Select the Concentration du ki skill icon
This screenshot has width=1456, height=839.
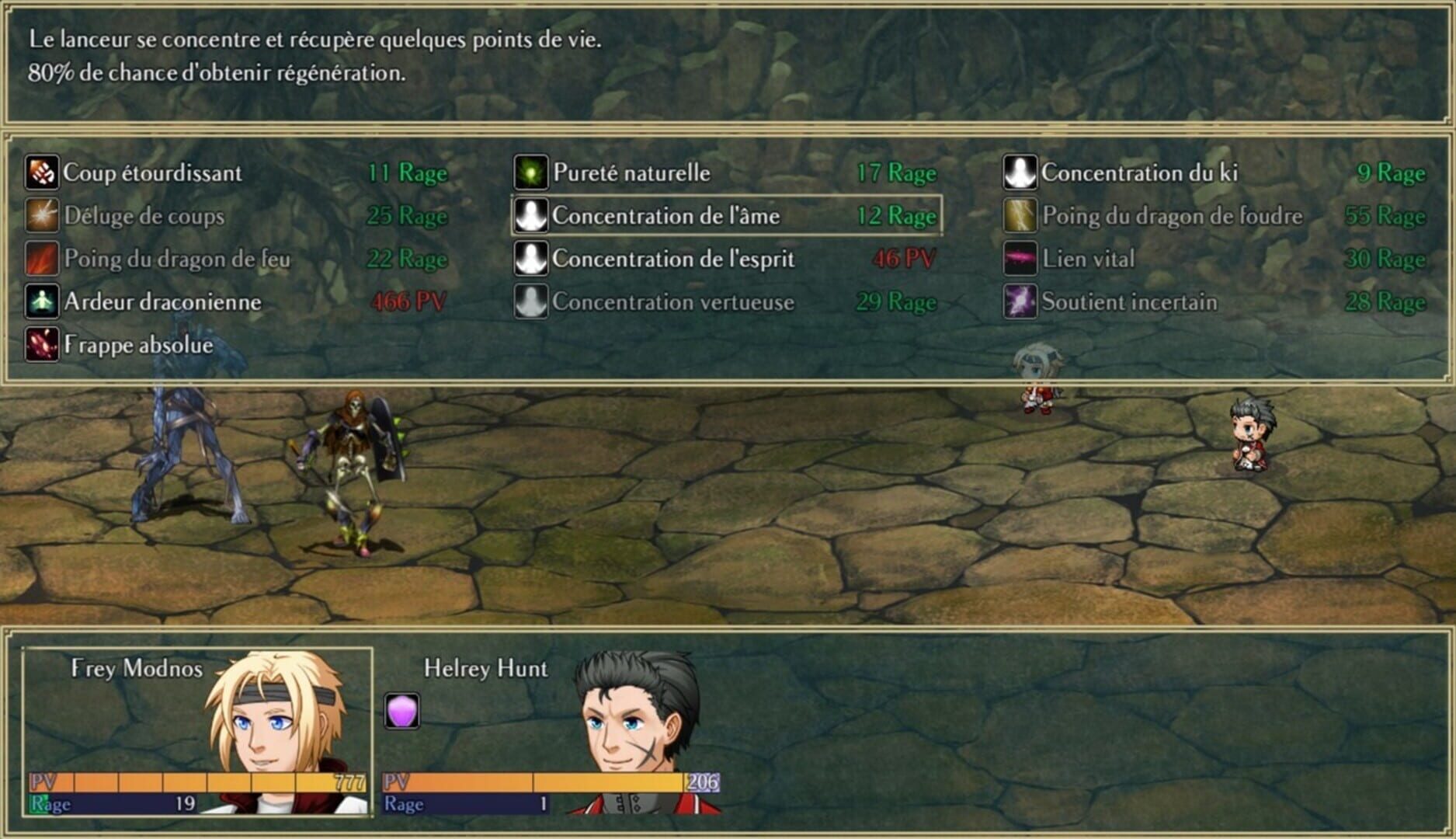pos(1020,173)
